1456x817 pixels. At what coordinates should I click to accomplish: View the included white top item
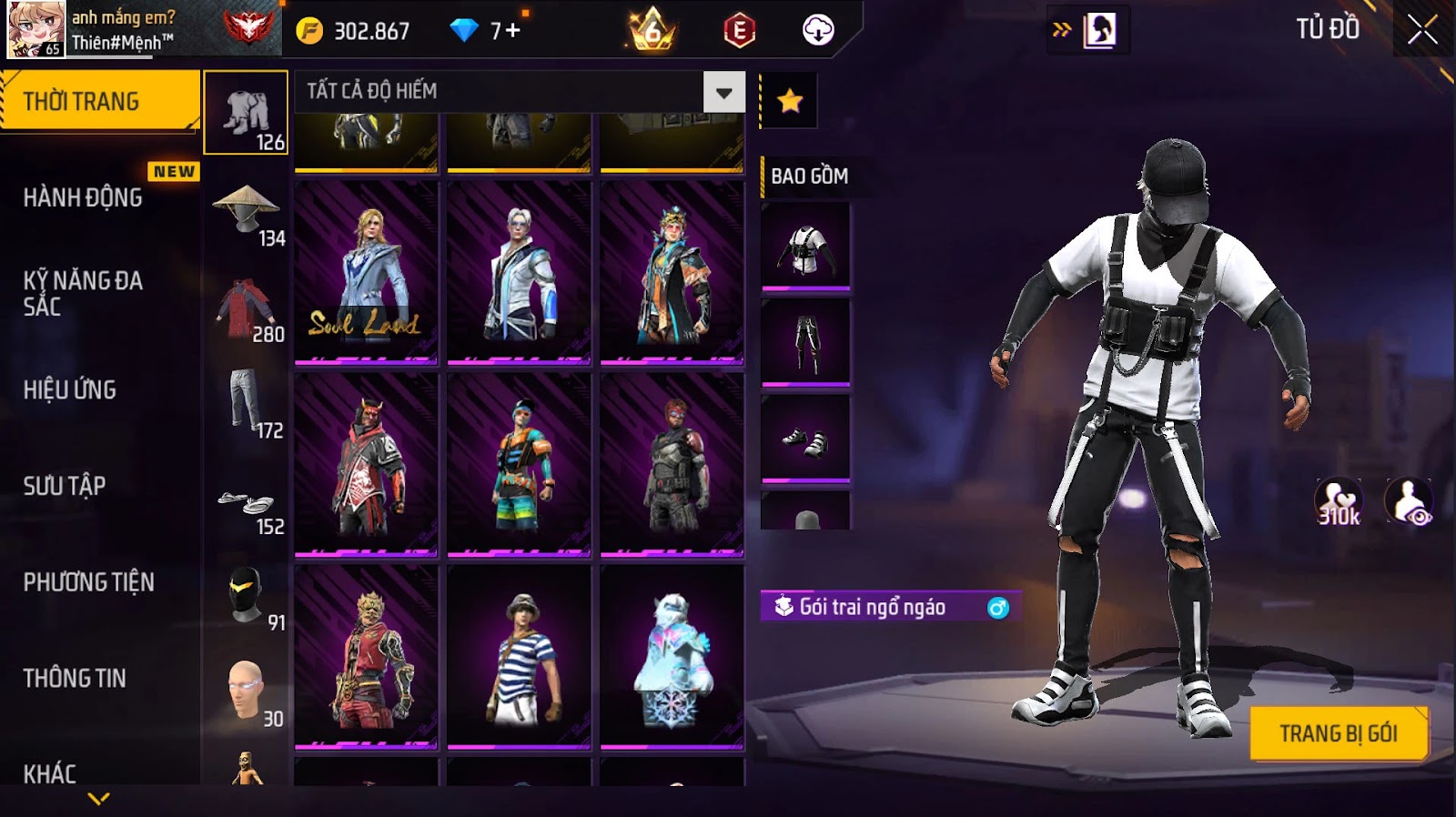(805, 247)
